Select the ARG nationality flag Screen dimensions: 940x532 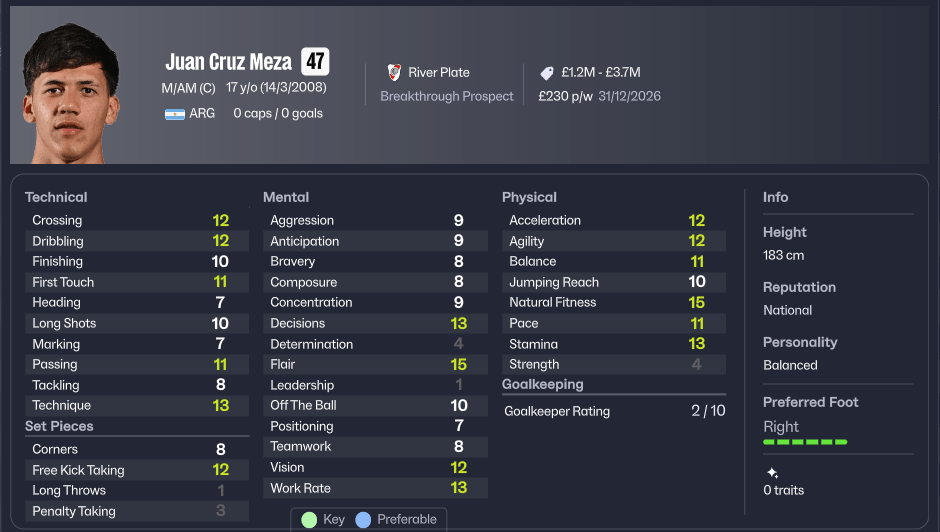point(175,114)
